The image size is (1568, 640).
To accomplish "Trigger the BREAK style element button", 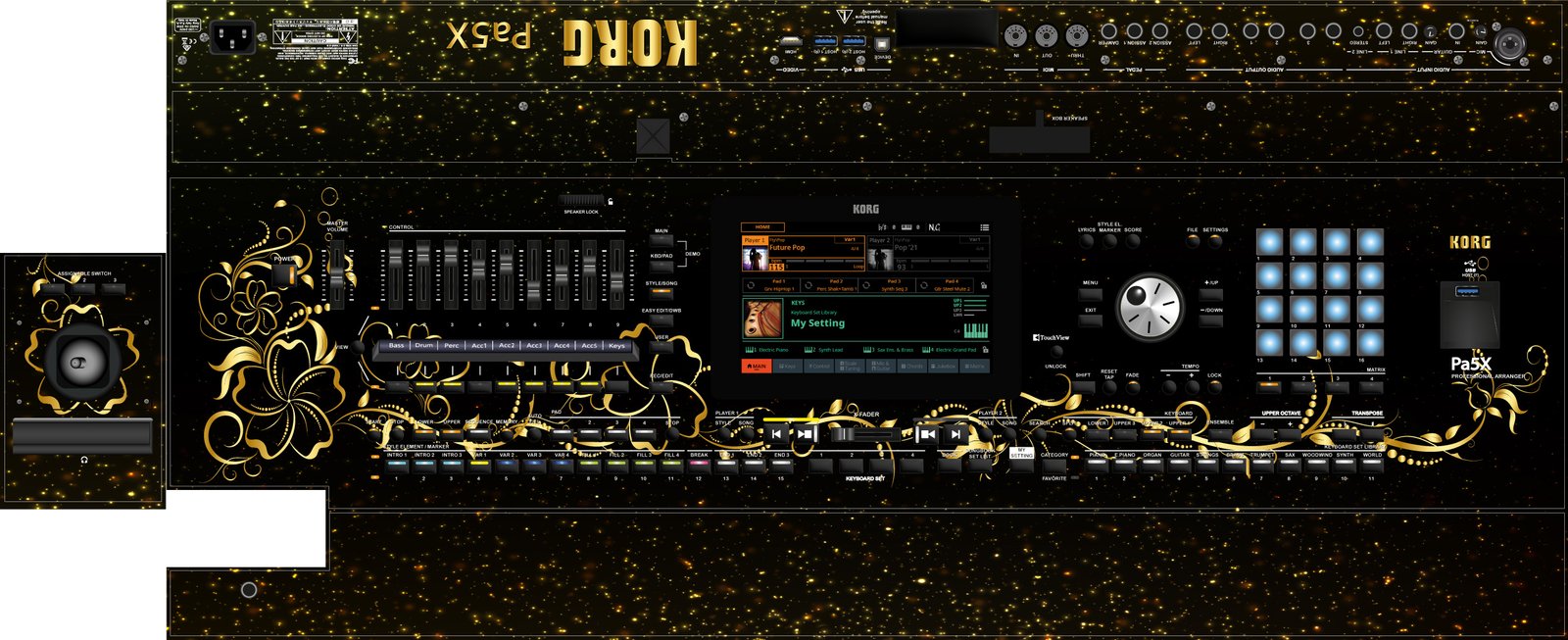I will tap(699, 466).
